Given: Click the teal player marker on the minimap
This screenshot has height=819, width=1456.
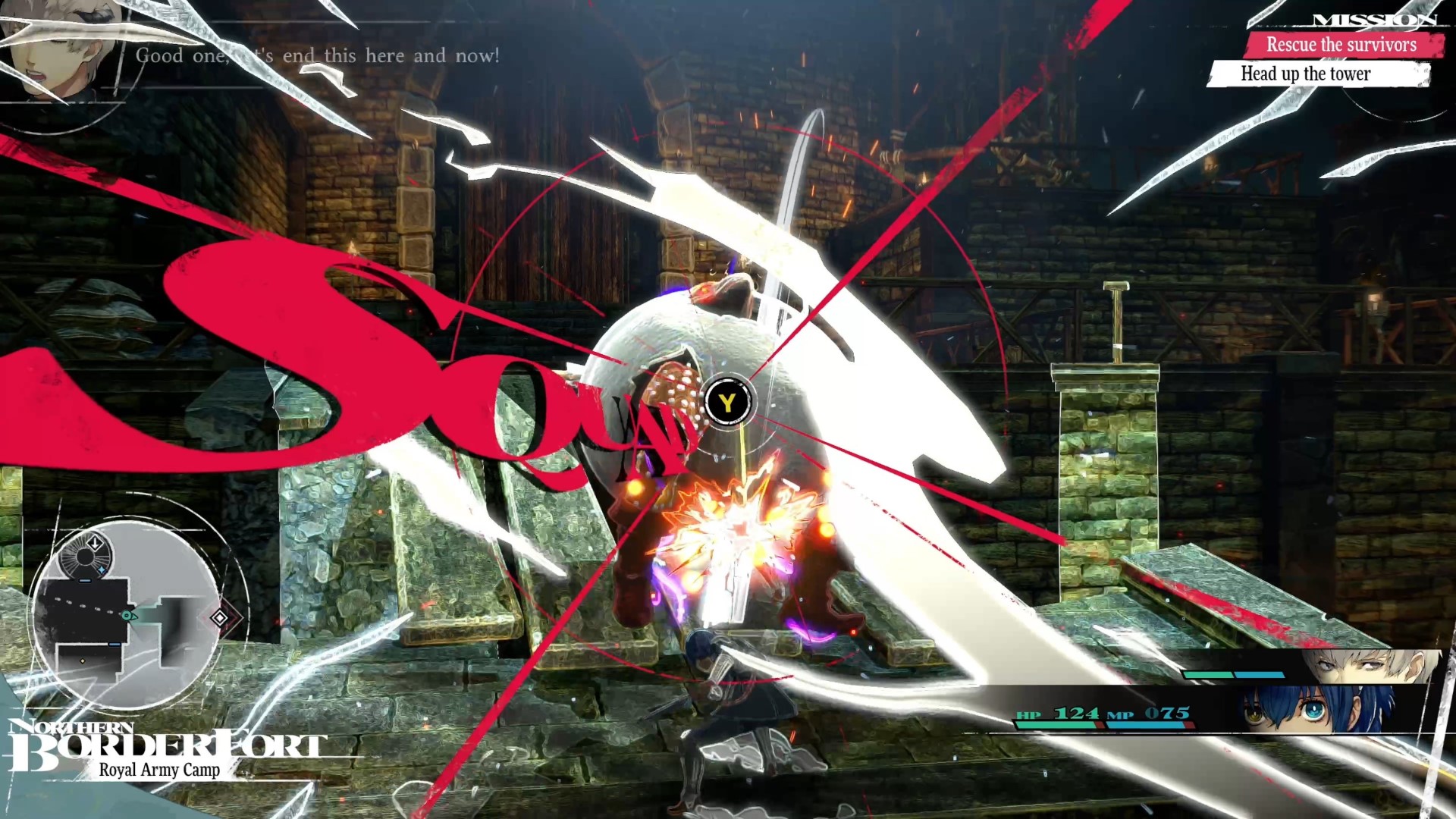Looking at the screenshot, I should tap(127, 614).
